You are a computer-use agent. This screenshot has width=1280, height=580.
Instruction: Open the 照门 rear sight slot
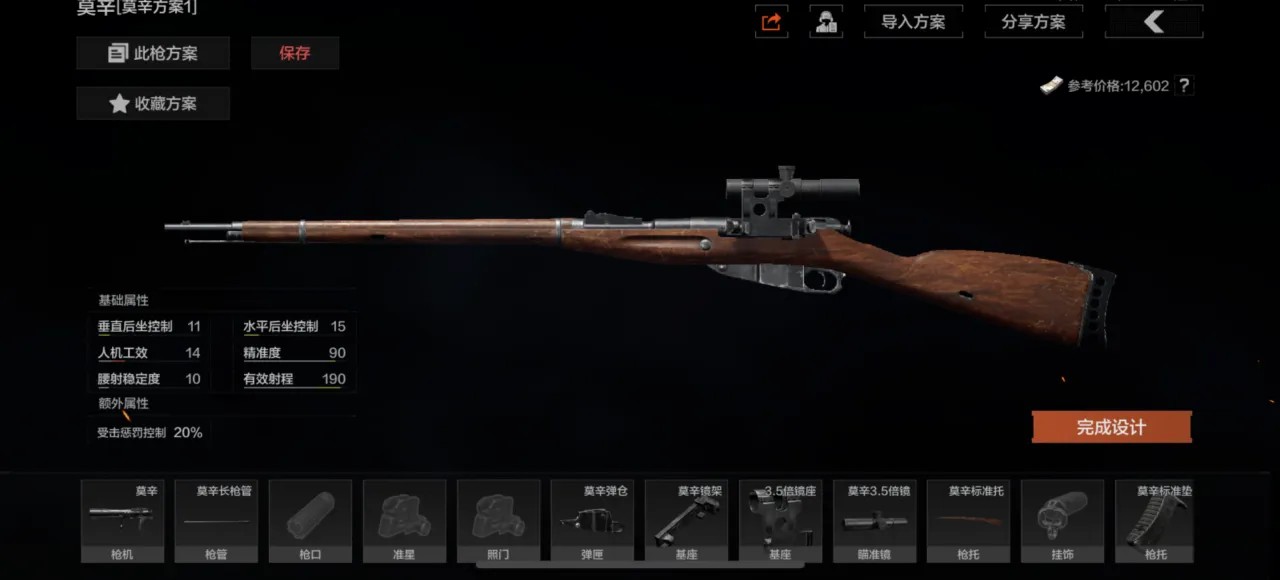coord(498,521)
